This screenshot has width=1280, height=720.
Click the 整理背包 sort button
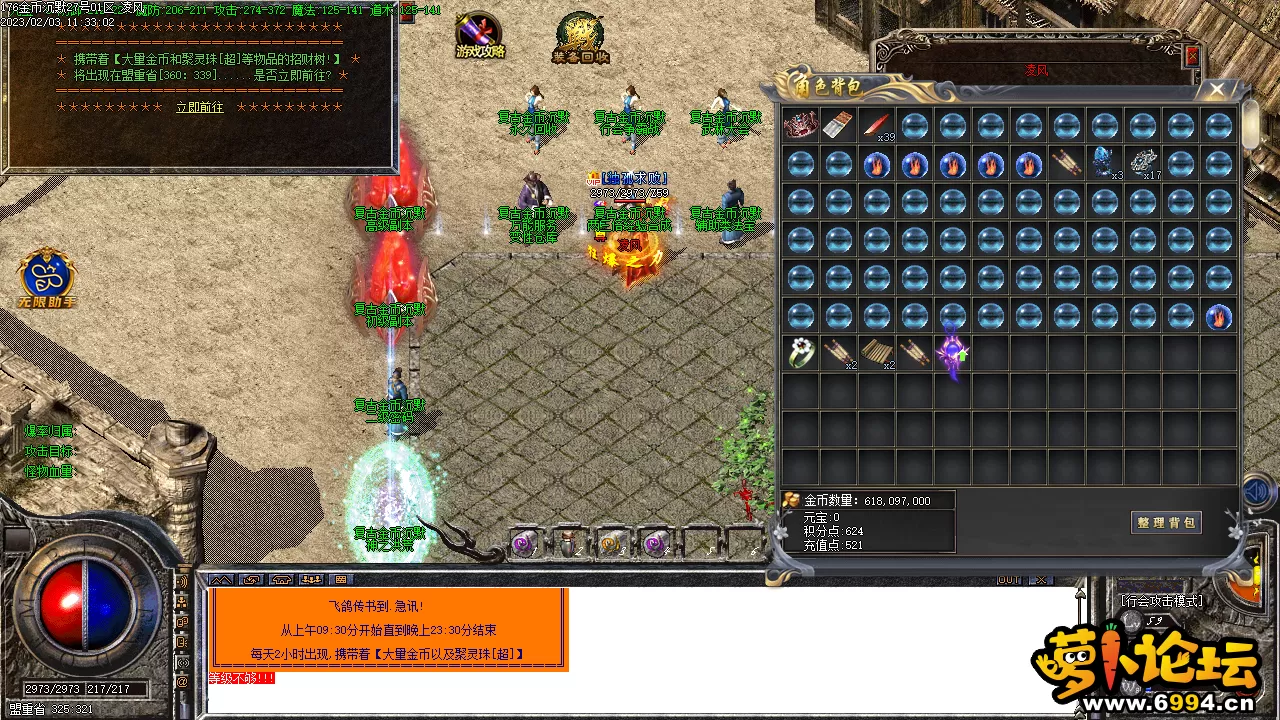coord(1166,523)
